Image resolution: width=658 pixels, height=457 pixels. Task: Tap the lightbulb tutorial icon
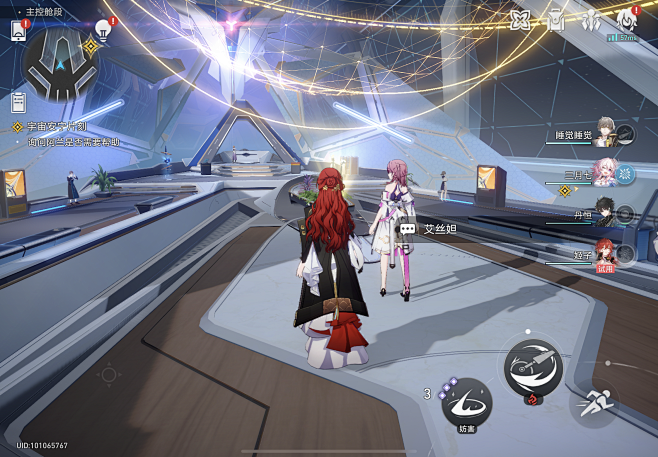[x=103, y=30]
